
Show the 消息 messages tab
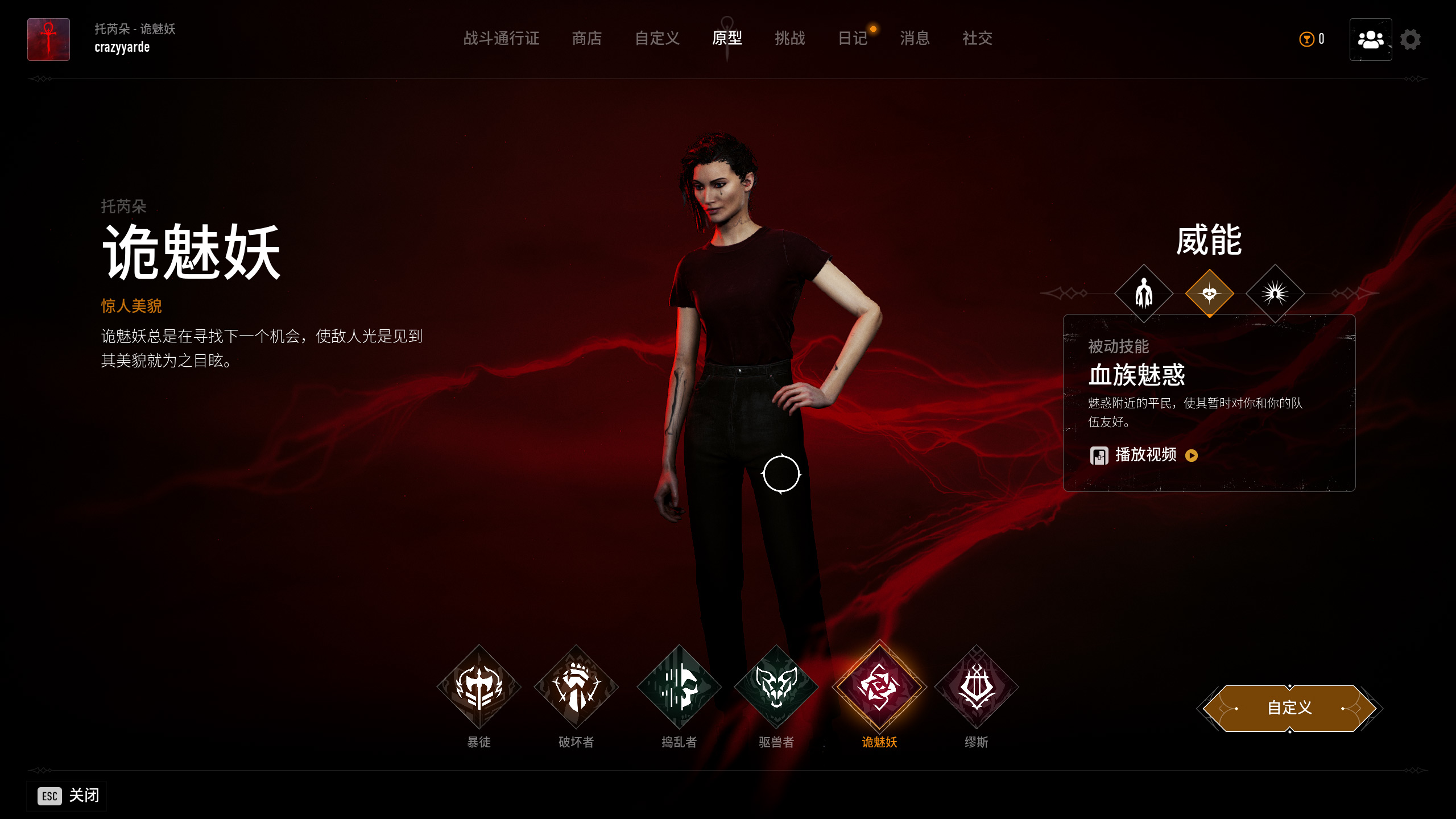point(915,39)
